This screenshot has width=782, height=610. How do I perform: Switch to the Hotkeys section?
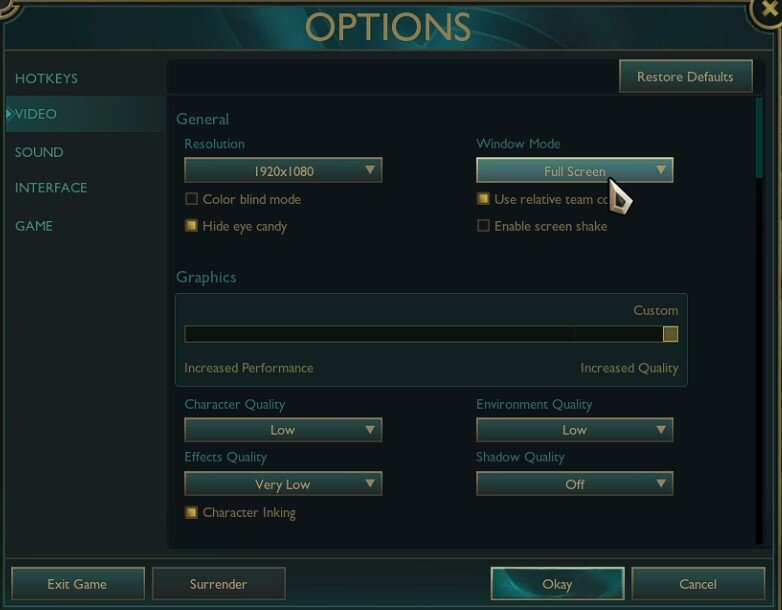click(x=46, y=78)
